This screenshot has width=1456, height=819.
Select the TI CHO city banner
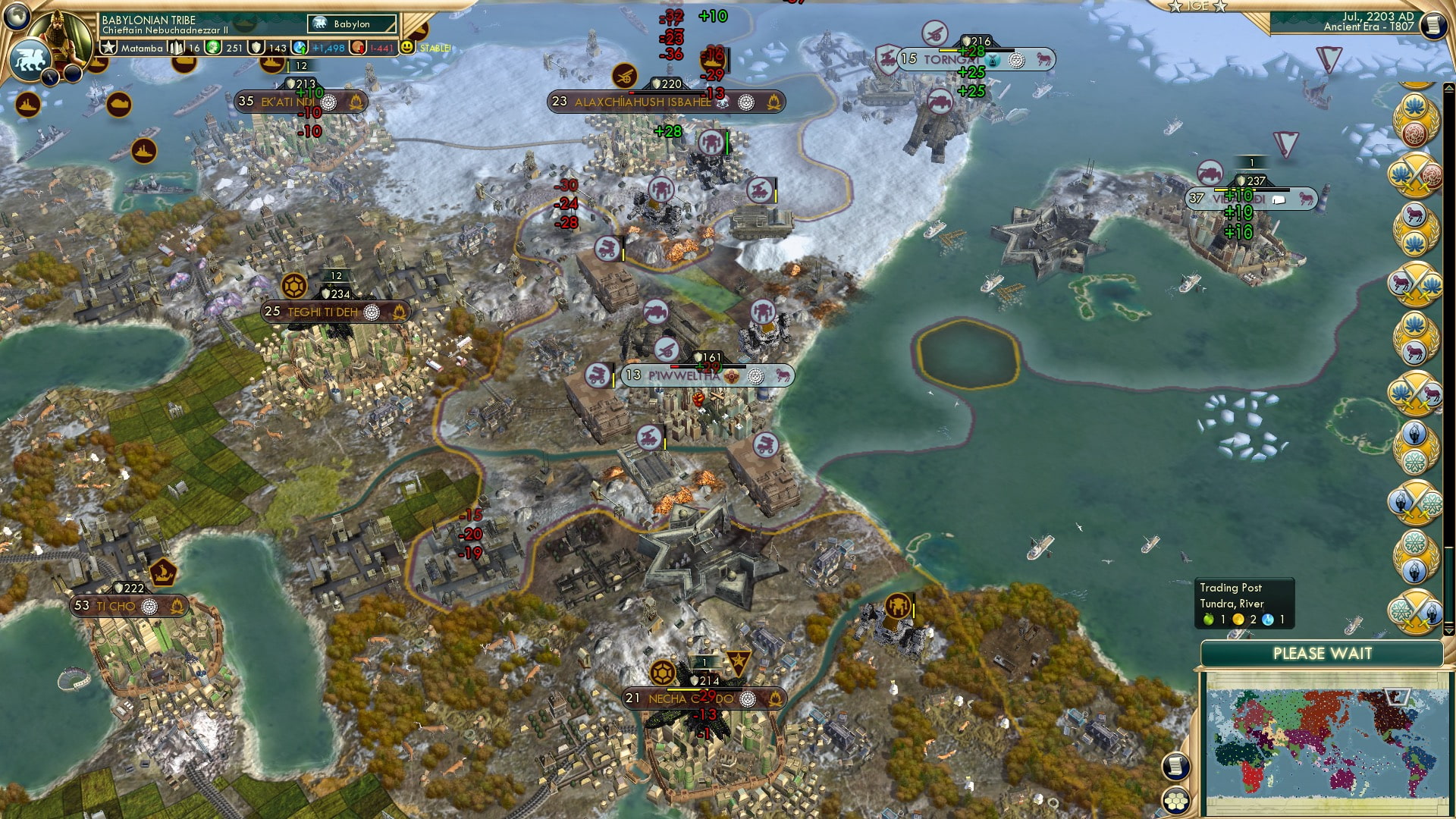(129, 606)
